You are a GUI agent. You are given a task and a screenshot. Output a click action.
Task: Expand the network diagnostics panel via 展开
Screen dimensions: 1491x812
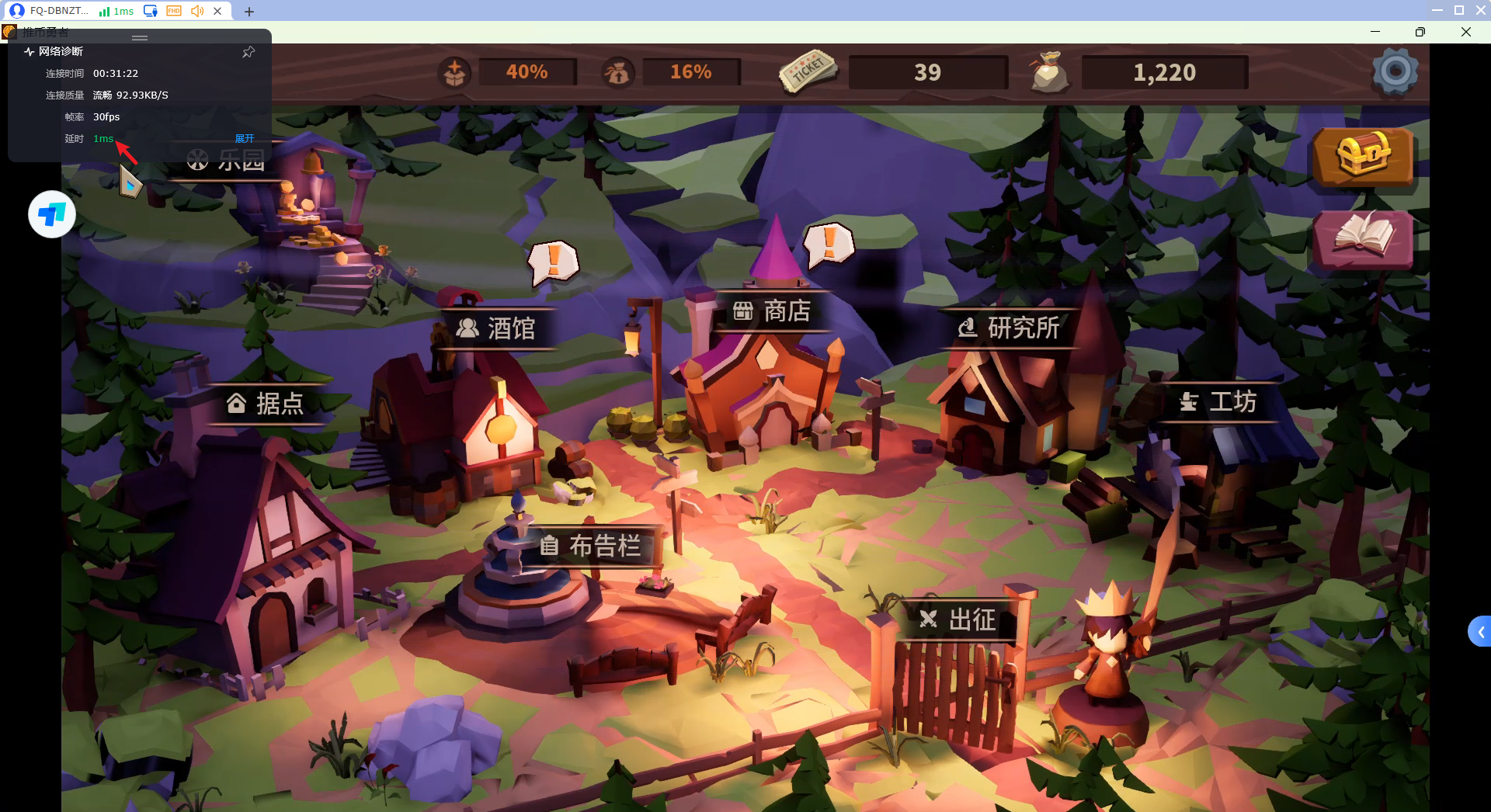(x=245, y=139)
